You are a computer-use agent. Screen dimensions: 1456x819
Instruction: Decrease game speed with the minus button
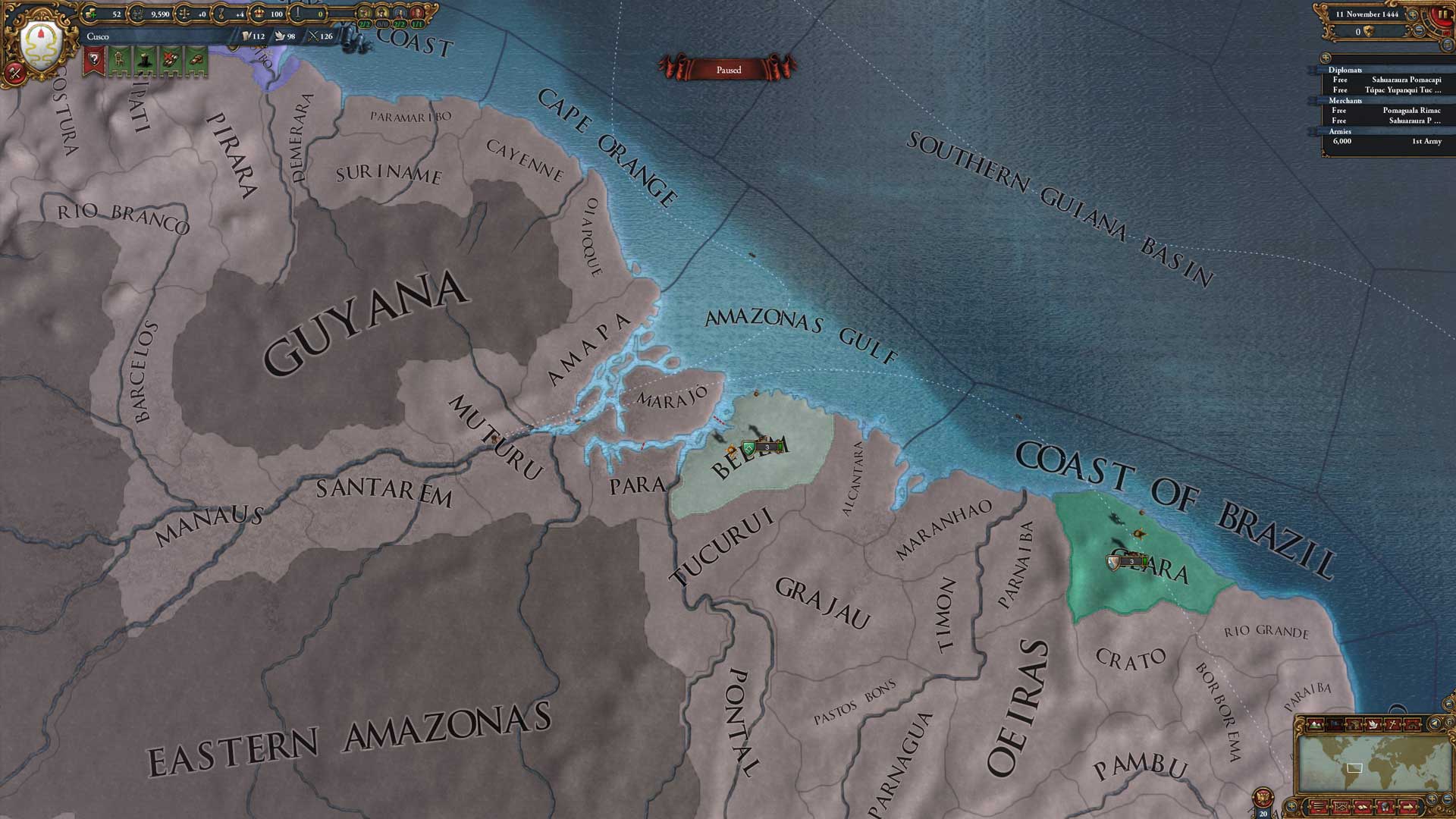pyautogui.click(x=1419, y=30)
